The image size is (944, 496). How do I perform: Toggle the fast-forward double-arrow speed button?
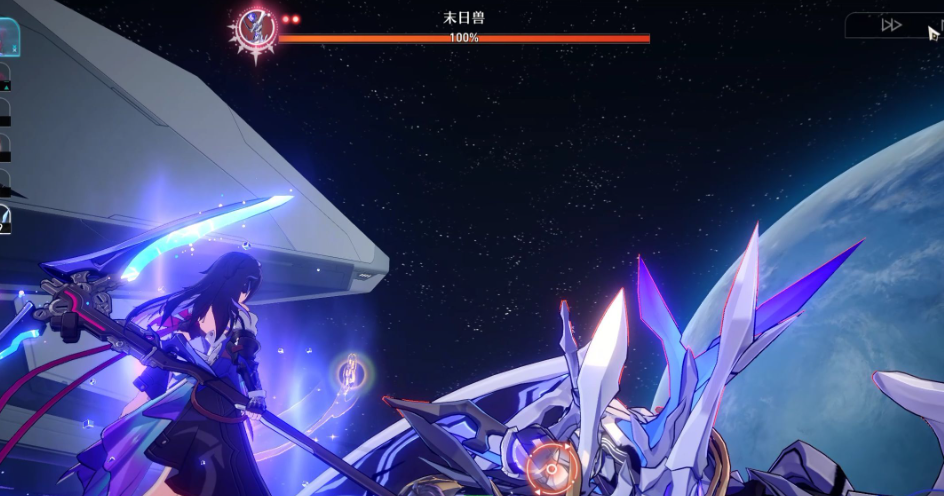891,25
